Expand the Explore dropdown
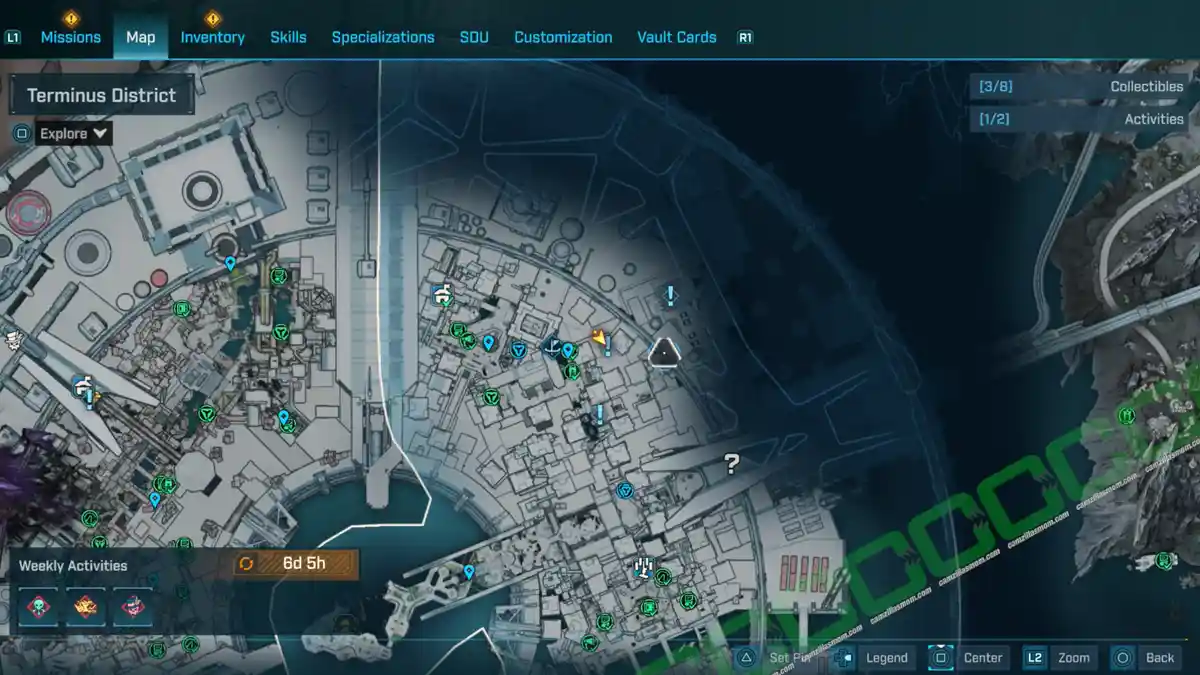The height and width of the screenshot is (675, 1200). 74,133
